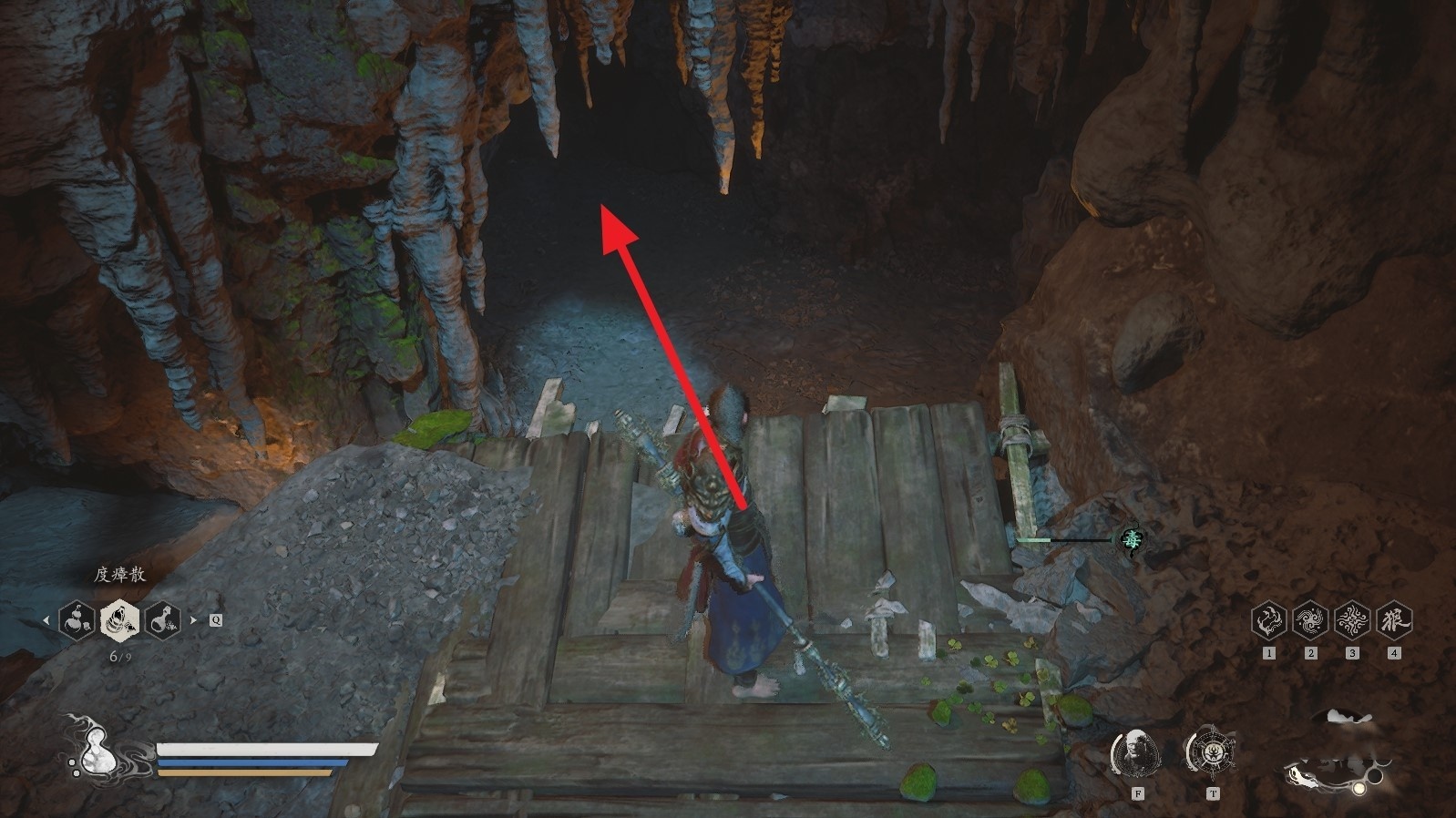Choose the gourd-shaped item in the quick bar
The height and width of the screenshot is (818, 1456).
[x=77, y=621]
